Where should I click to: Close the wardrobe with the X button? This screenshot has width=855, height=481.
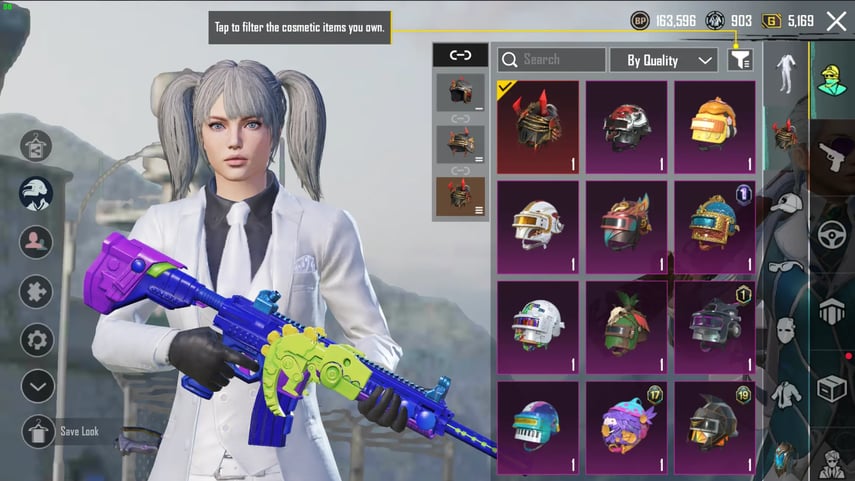pos(836,21)
